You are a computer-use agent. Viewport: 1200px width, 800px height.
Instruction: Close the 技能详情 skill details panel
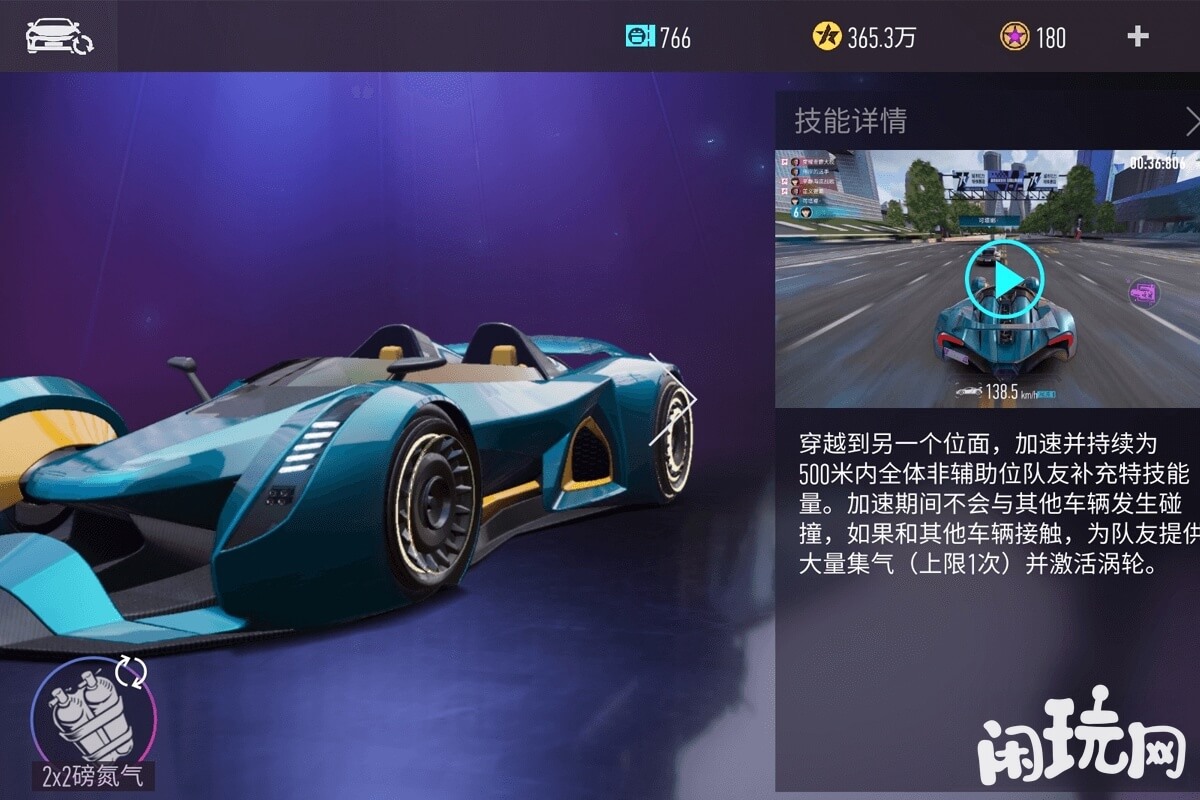tap(1191, 122)
